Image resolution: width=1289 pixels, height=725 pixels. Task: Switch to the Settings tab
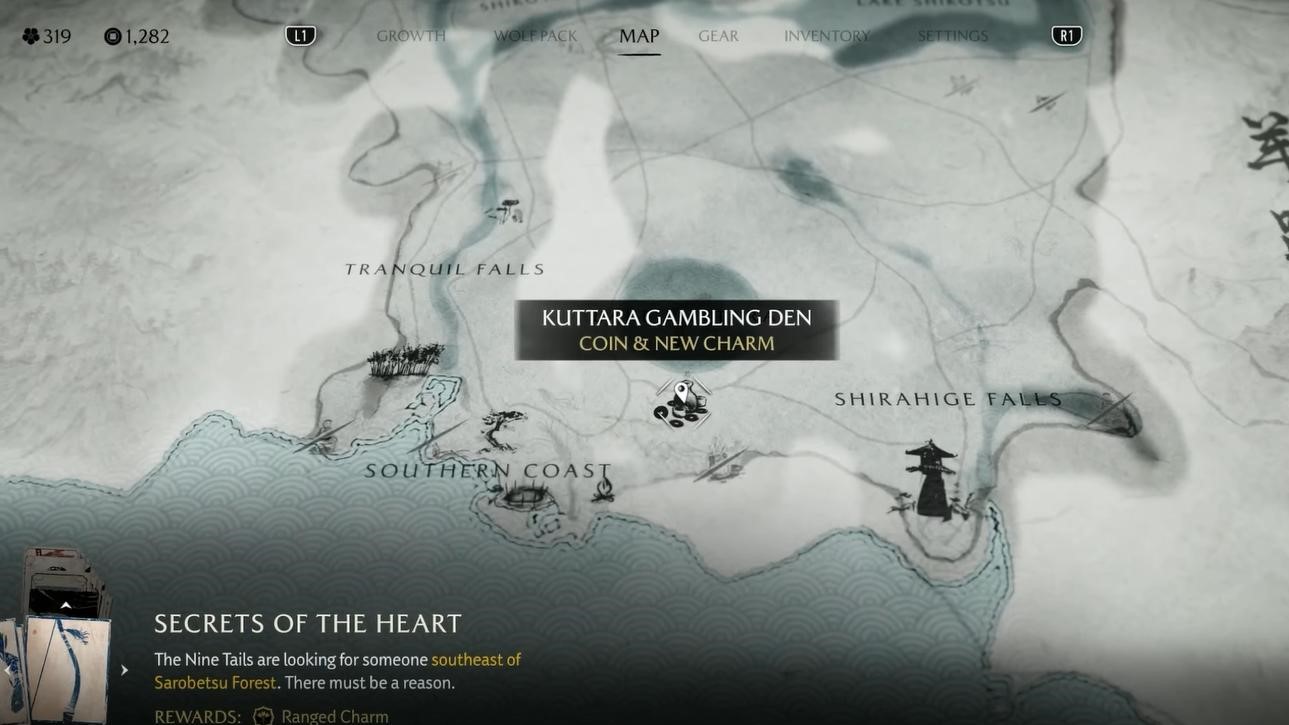(x=952, y=36)
